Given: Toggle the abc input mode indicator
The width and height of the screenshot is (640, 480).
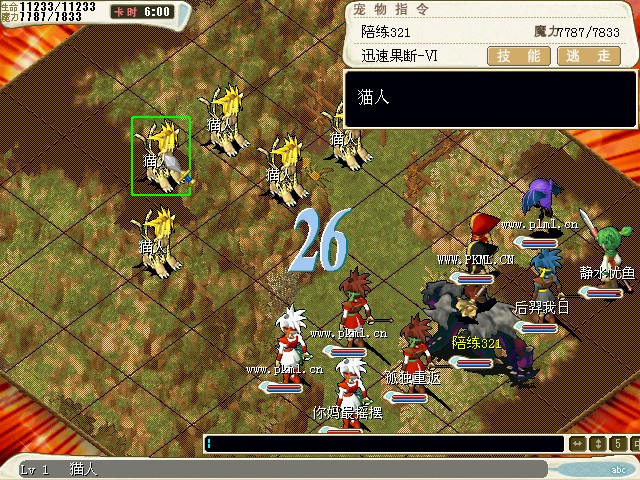Looking at the screenshot, I should 619,469.
